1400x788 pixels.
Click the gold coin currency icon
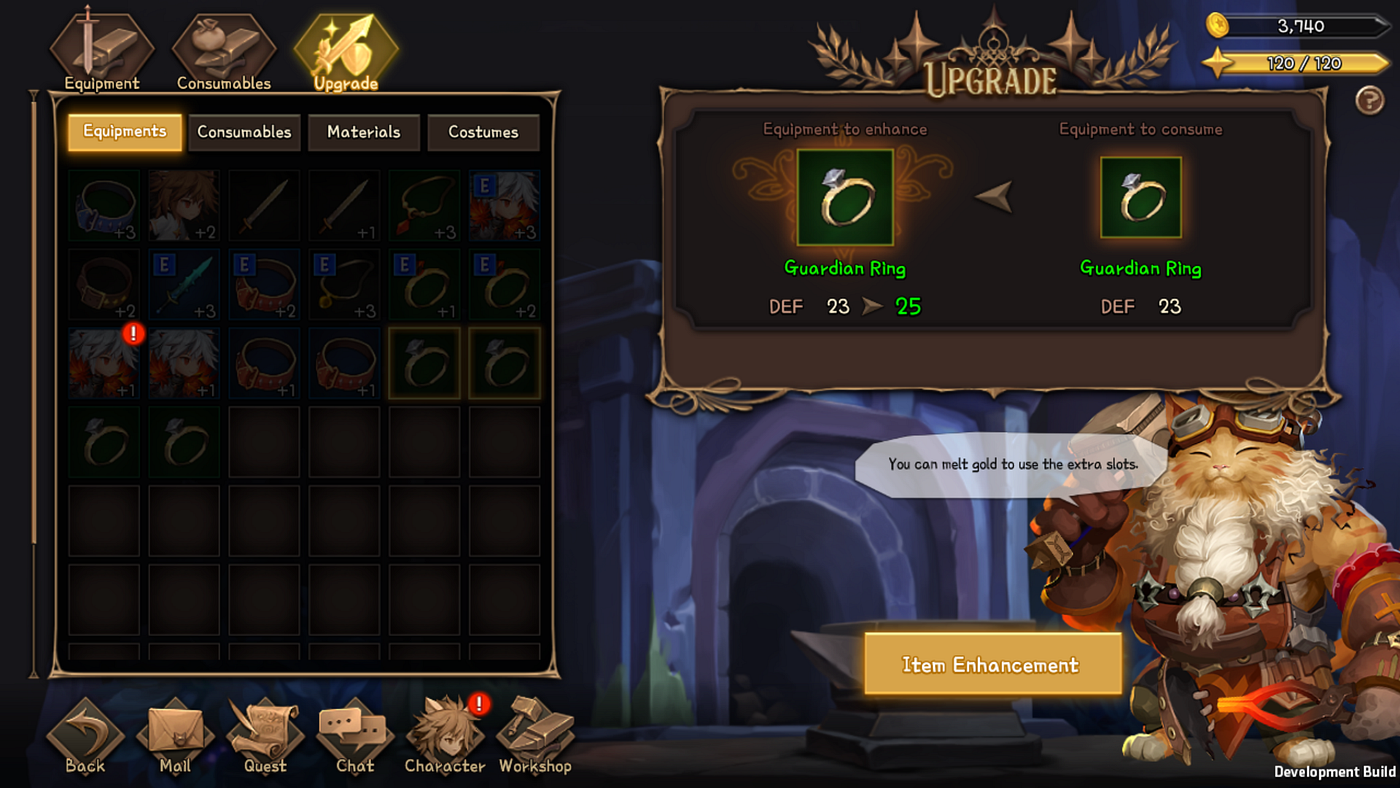[x=1217, y=25]
